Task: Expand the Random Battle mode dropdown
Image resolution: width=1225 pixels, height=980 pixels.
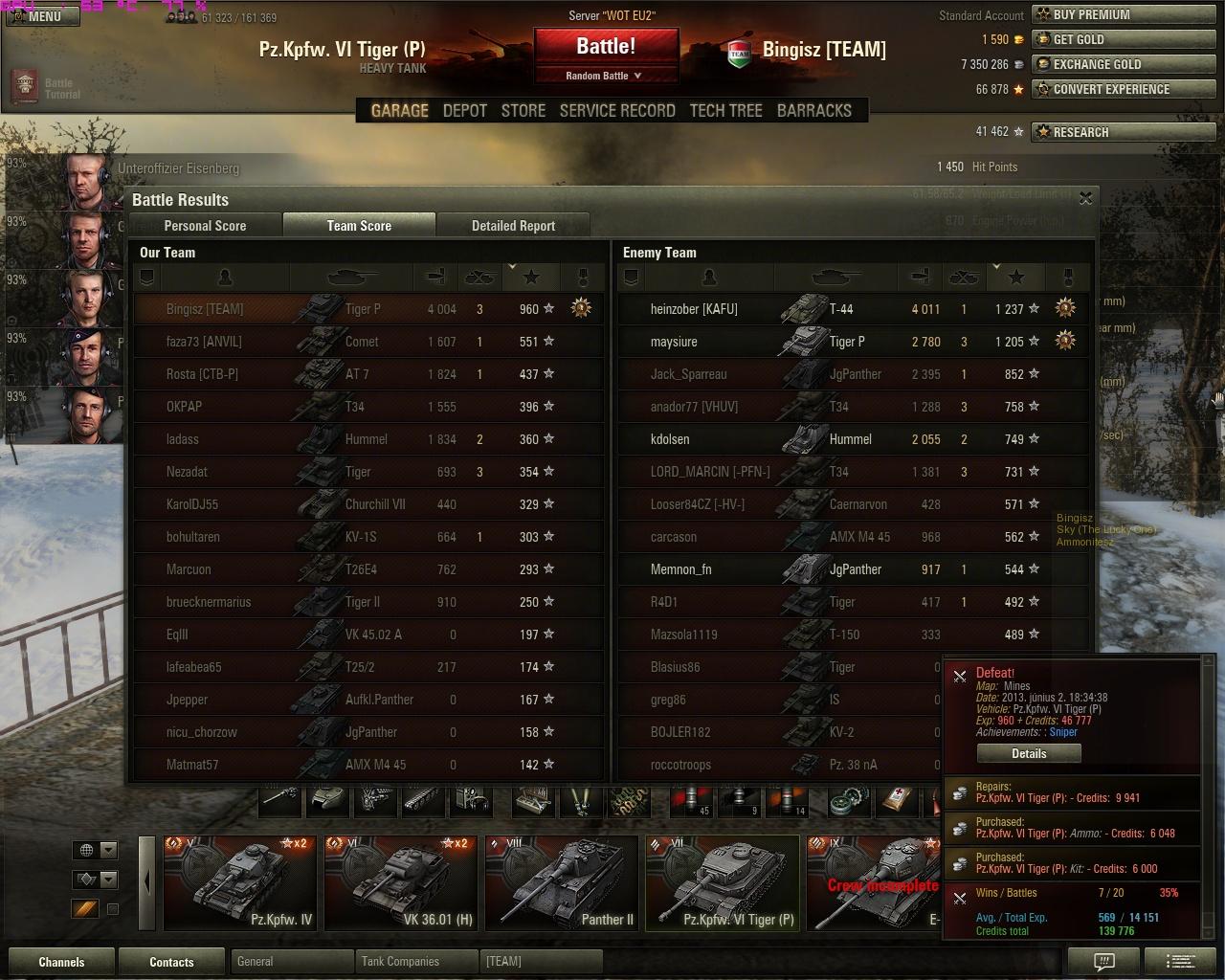Action: [605, 76]
